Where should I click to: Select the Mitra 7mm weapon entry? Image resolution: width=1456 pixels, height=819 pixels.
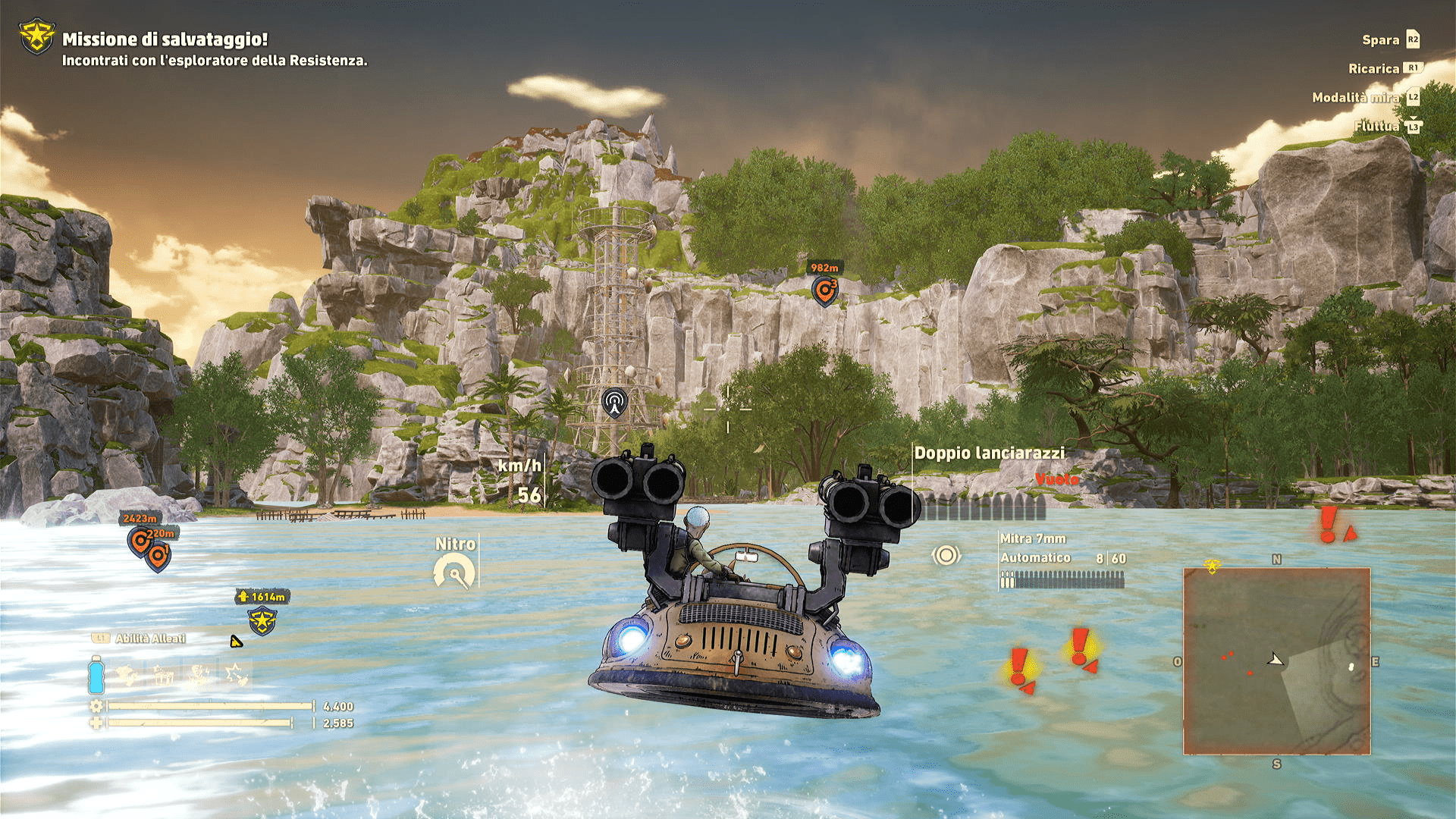[x=1033, y=538]
